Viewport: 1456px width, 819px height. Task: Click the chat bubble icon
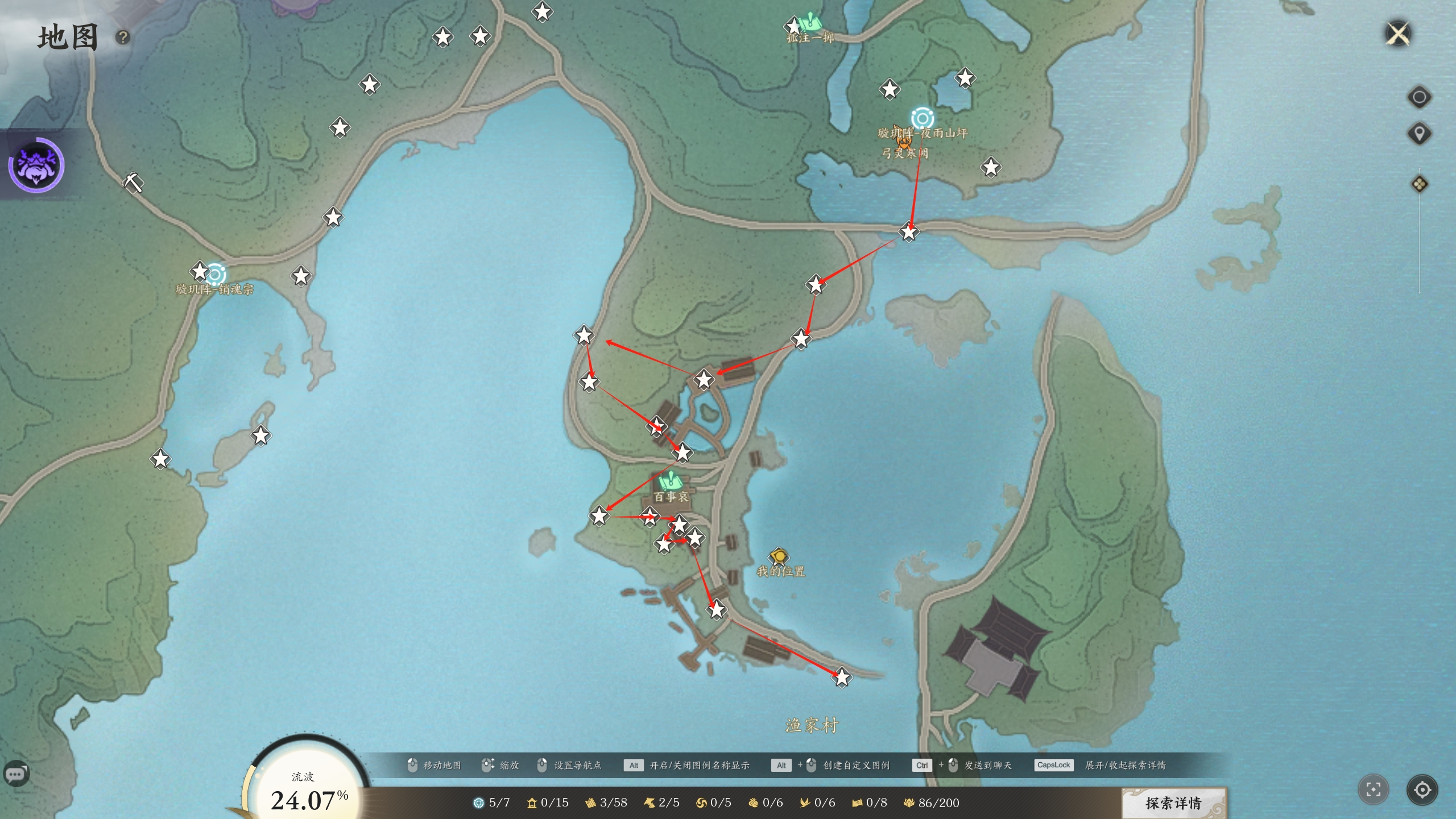pos(15,773)
